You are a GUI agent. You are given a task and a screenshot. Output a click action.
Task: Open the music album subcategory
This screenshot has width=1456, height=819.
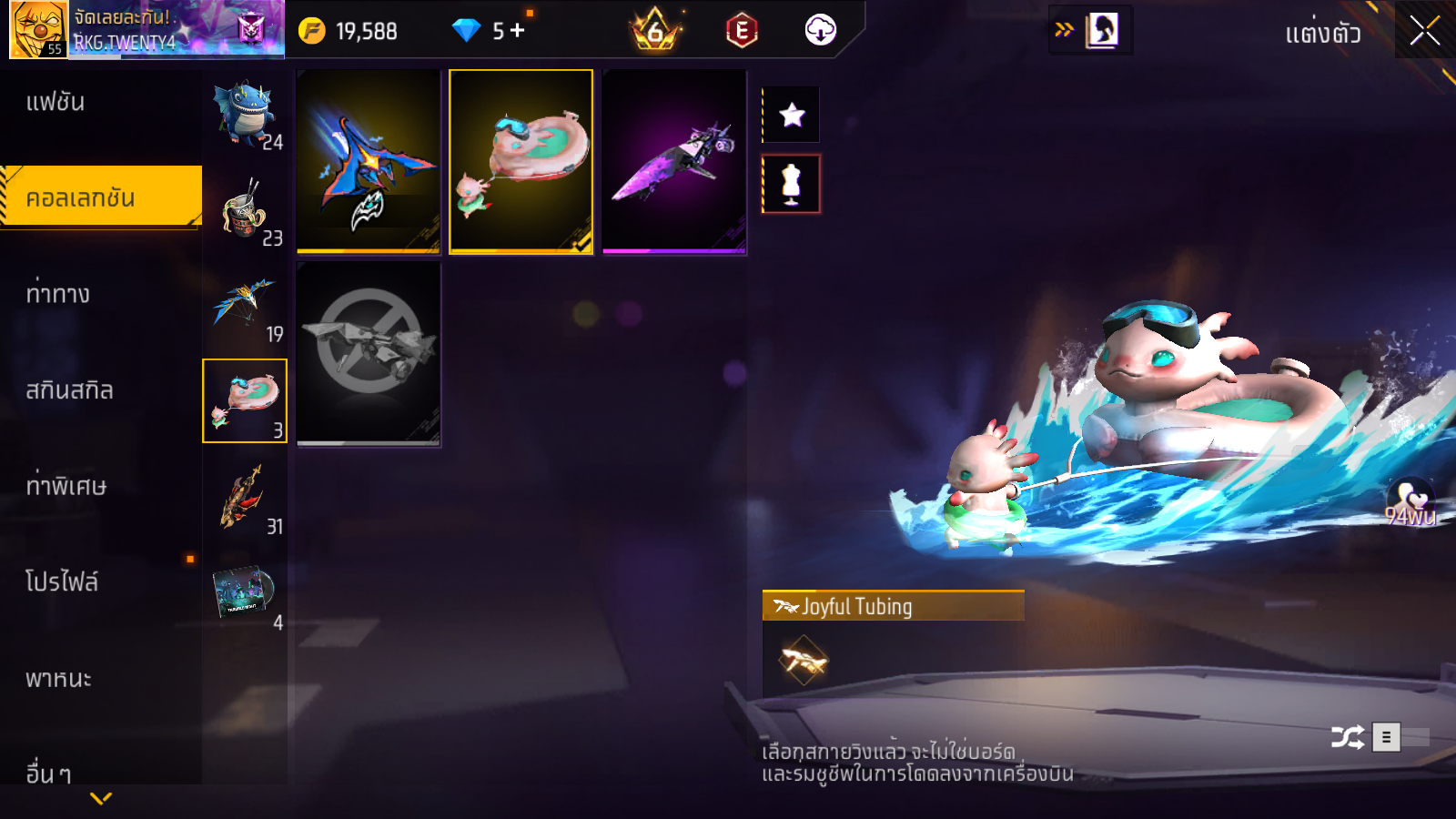[245, 593]
